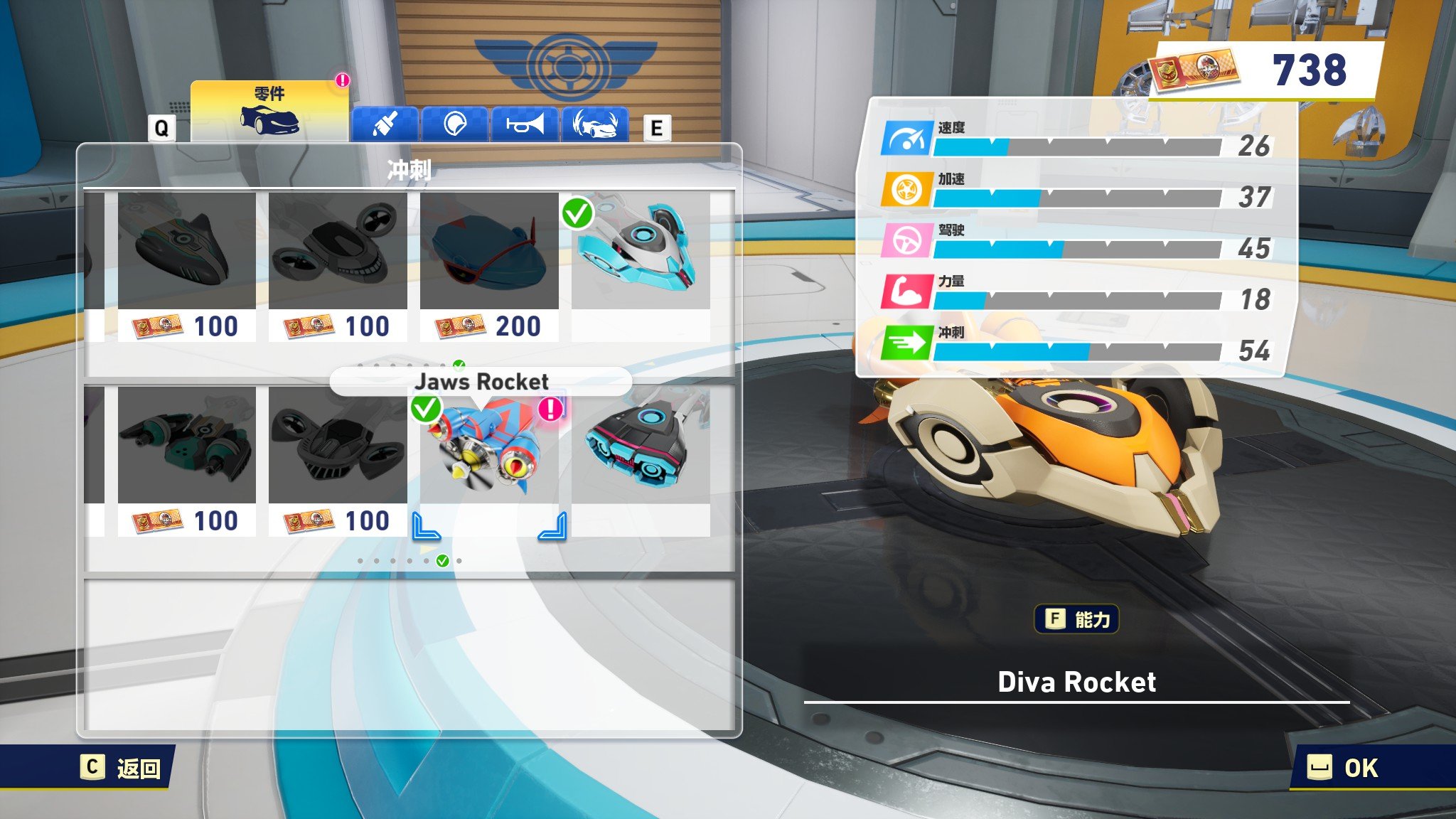Select the black and cyan rear part
Screen dimensions: 1456x819
[x=641, y=448]
